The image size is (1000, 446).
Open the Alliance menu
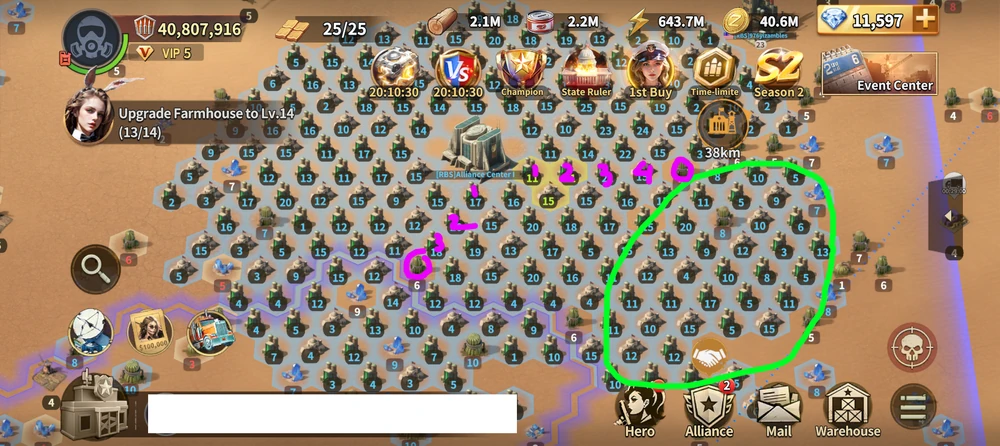[x=709, y=408]
